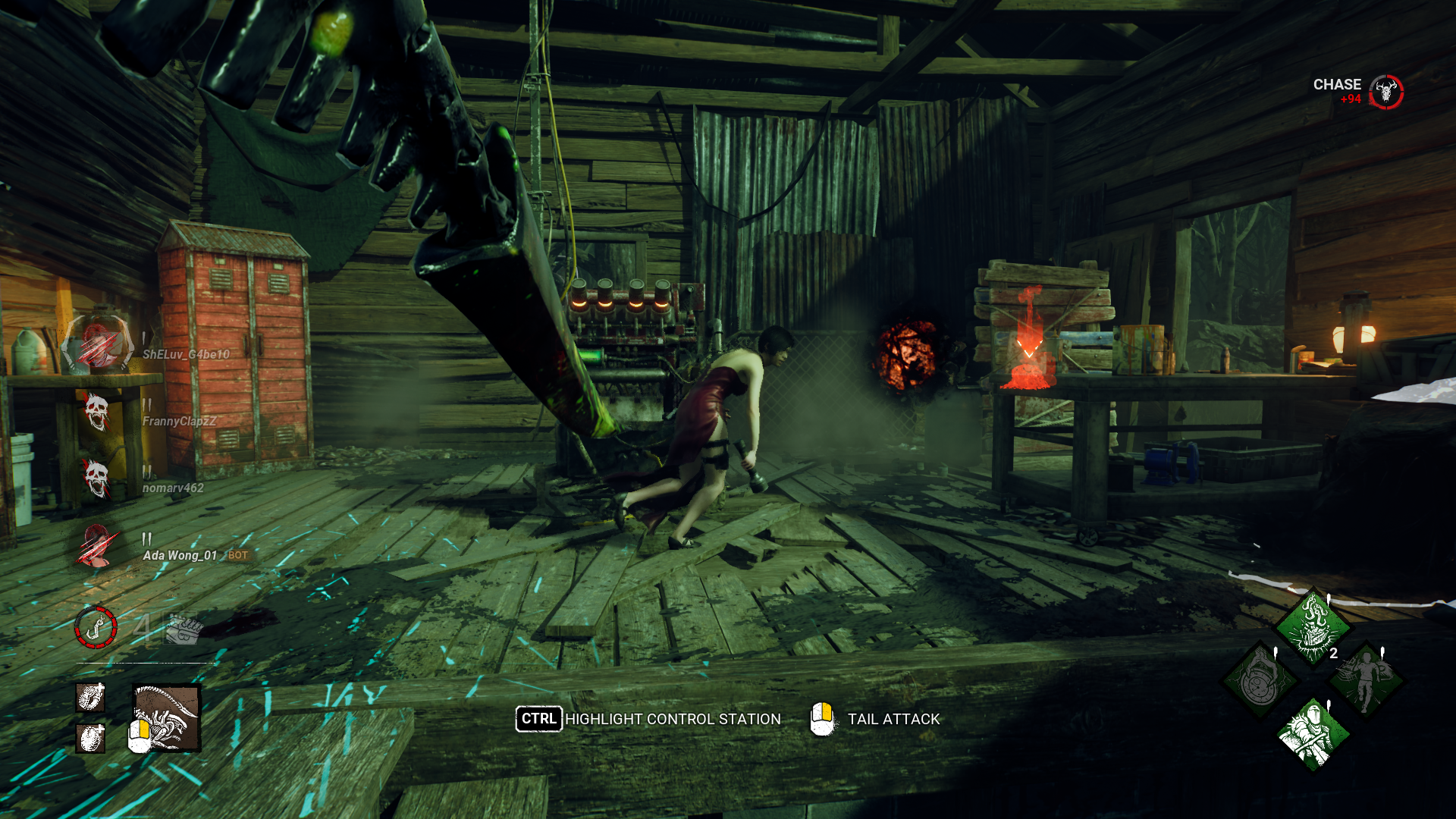Click the skull icon beside FrannyClapzZ
Image resolution: width=1456 pixels, height=819 pixels.
pyautogui.click(x=96, y=412)
